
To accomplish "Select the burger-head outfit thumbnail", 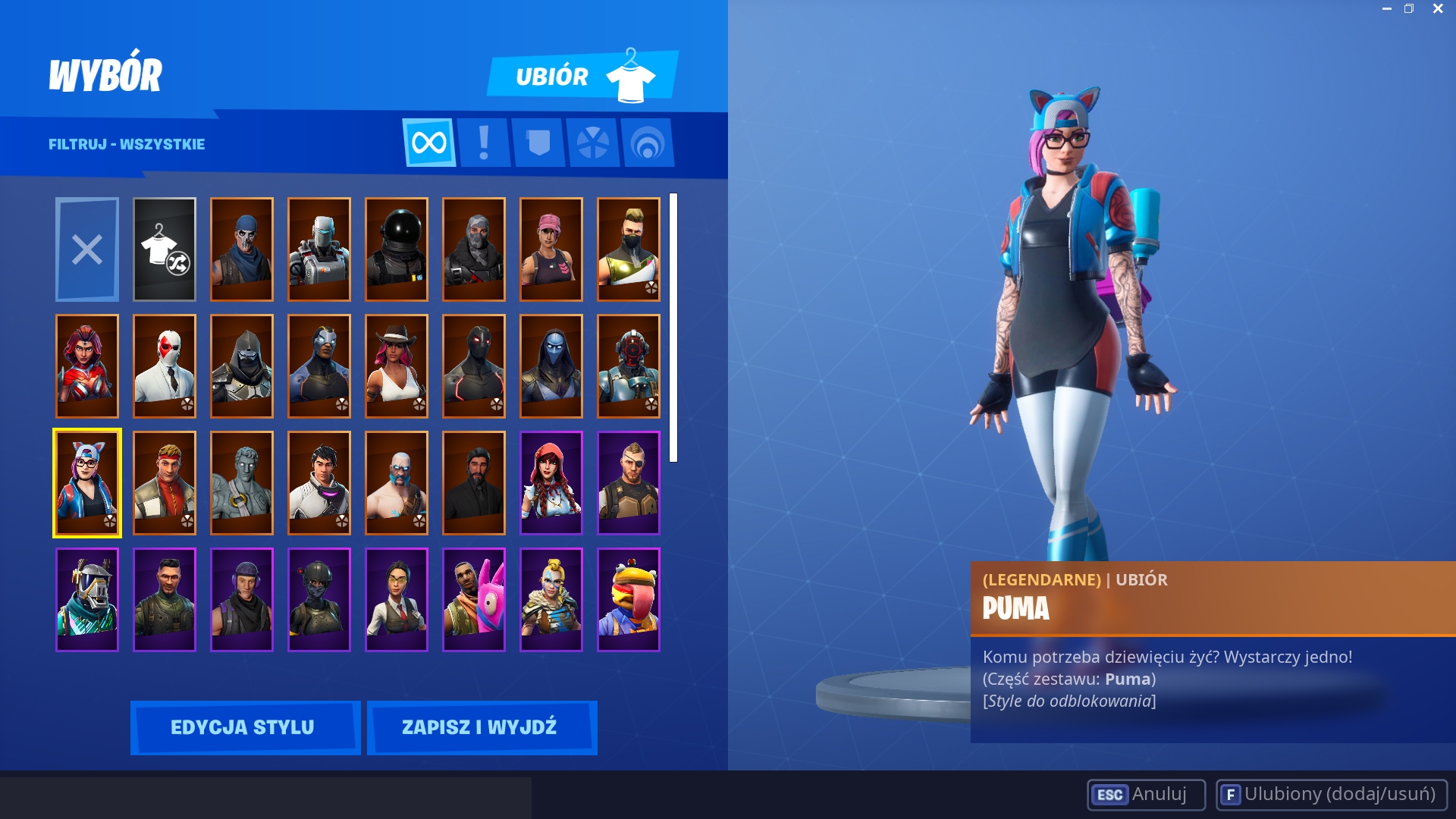I will 628,598.
